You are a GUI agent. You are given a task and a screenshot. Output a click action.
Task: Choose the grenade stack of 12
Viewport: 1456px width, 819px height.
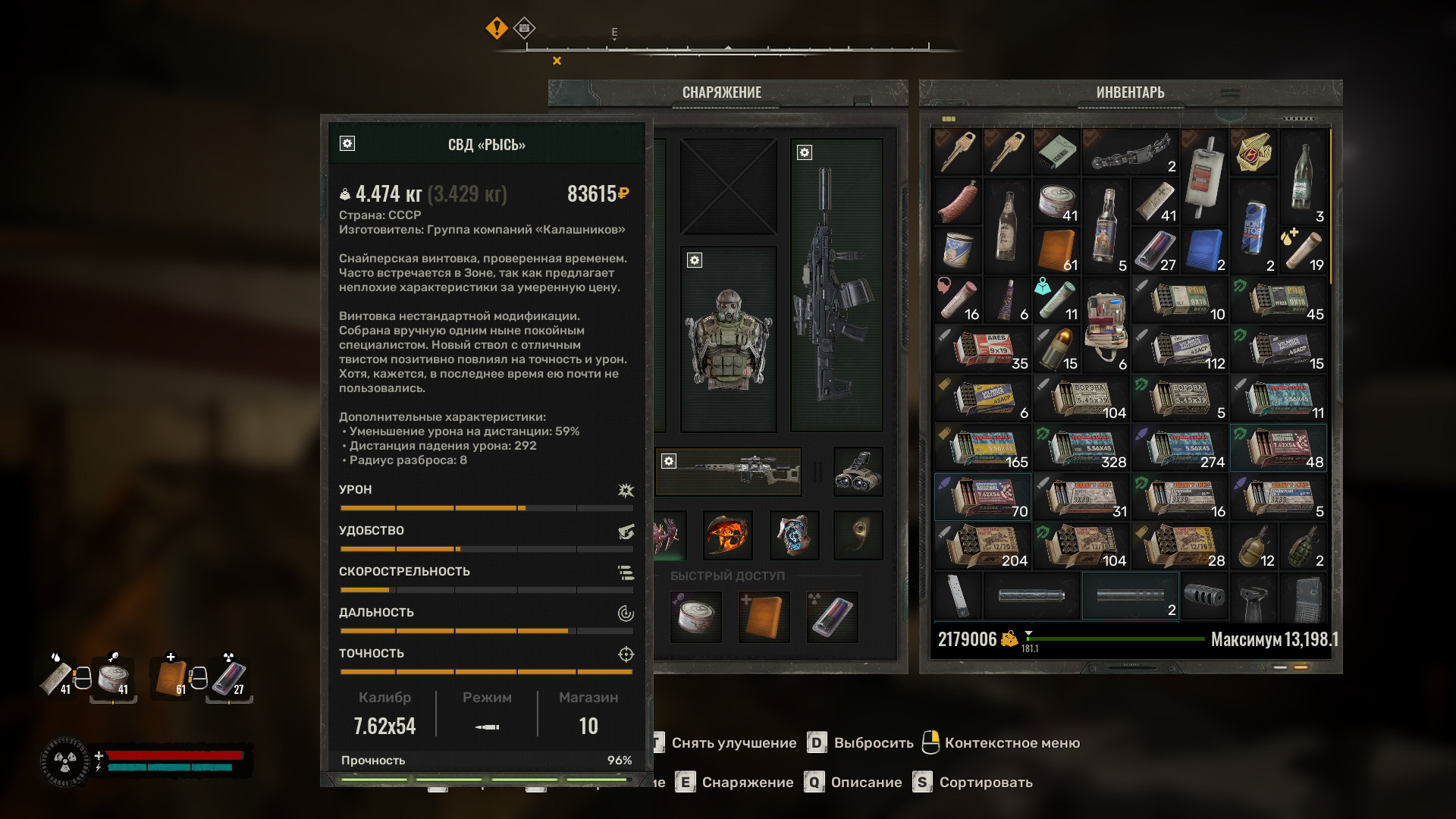point(1254,546)
